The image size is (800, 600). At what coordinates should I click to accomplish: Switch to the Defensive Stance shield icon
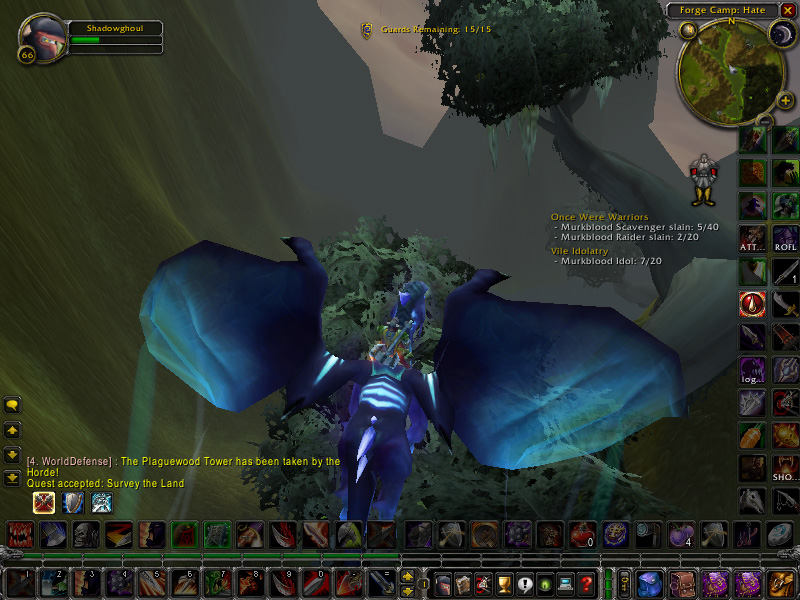click(x=72, y=502)
